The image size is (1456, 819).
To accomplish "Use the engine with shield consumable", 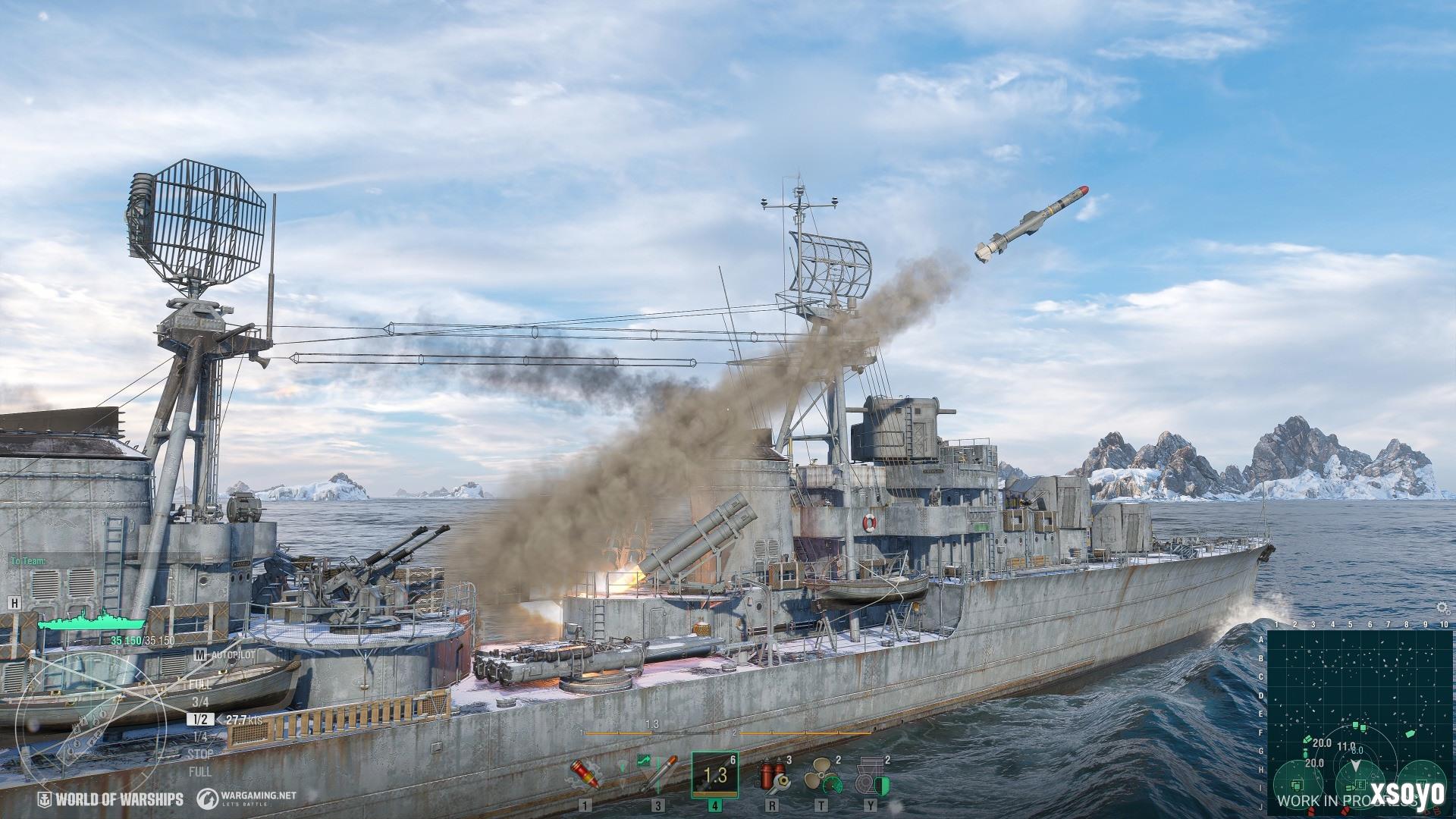I will pos(871,775).
